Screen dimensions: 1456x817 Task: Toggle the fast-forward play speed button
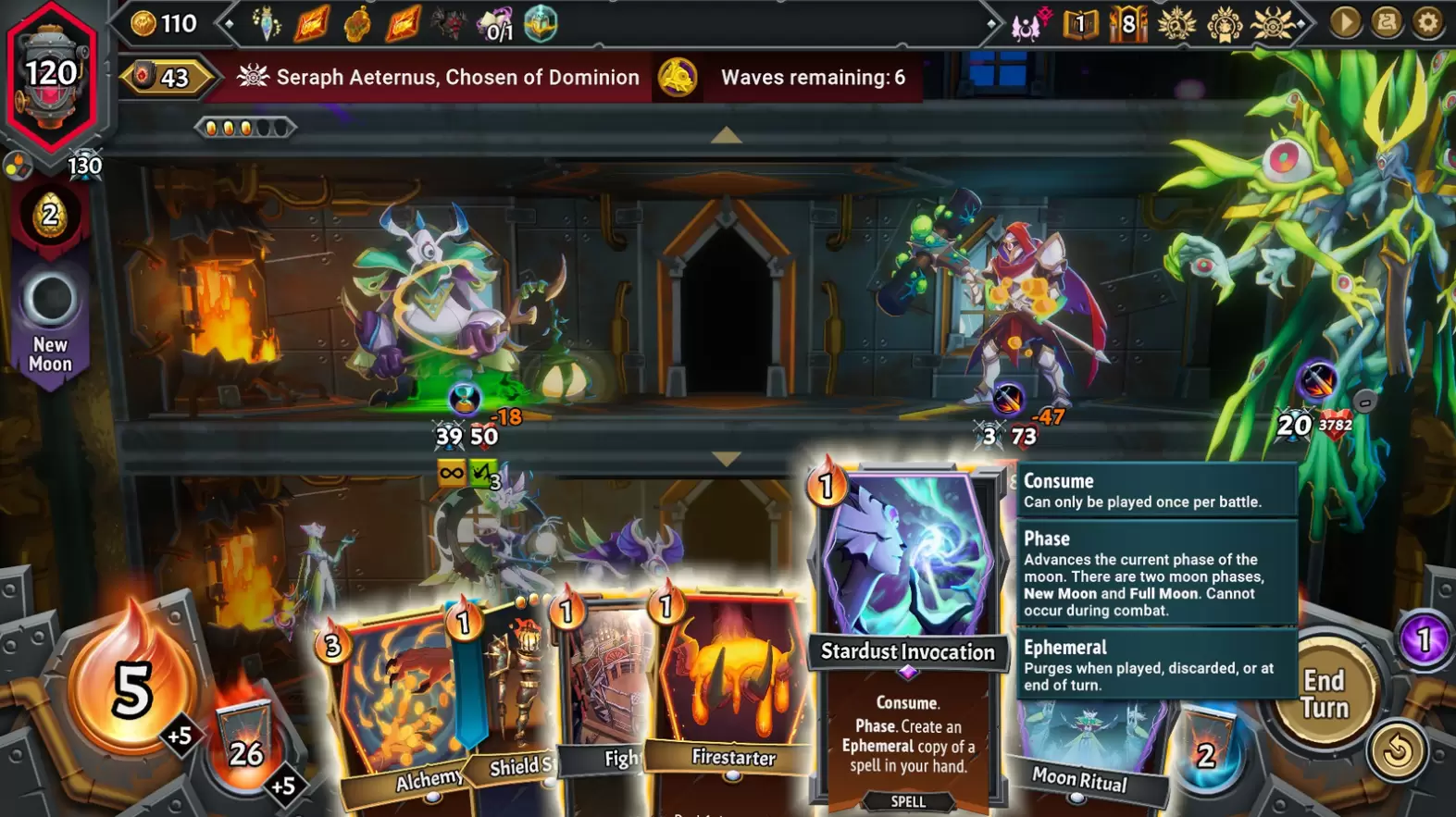(1345, 22)
